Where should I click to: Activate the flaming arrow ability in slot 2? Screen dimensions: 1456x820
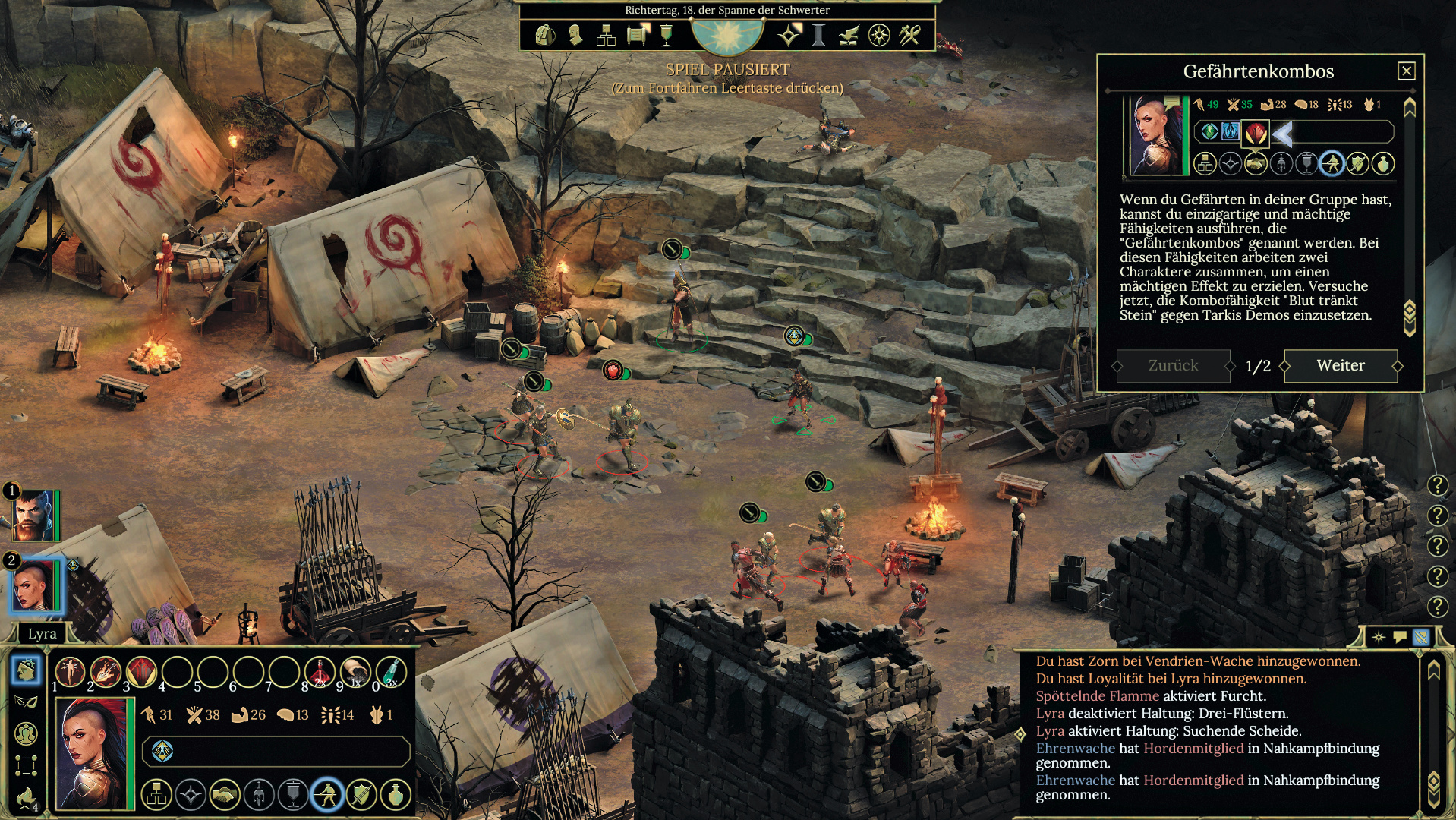[x=106, y=671]
